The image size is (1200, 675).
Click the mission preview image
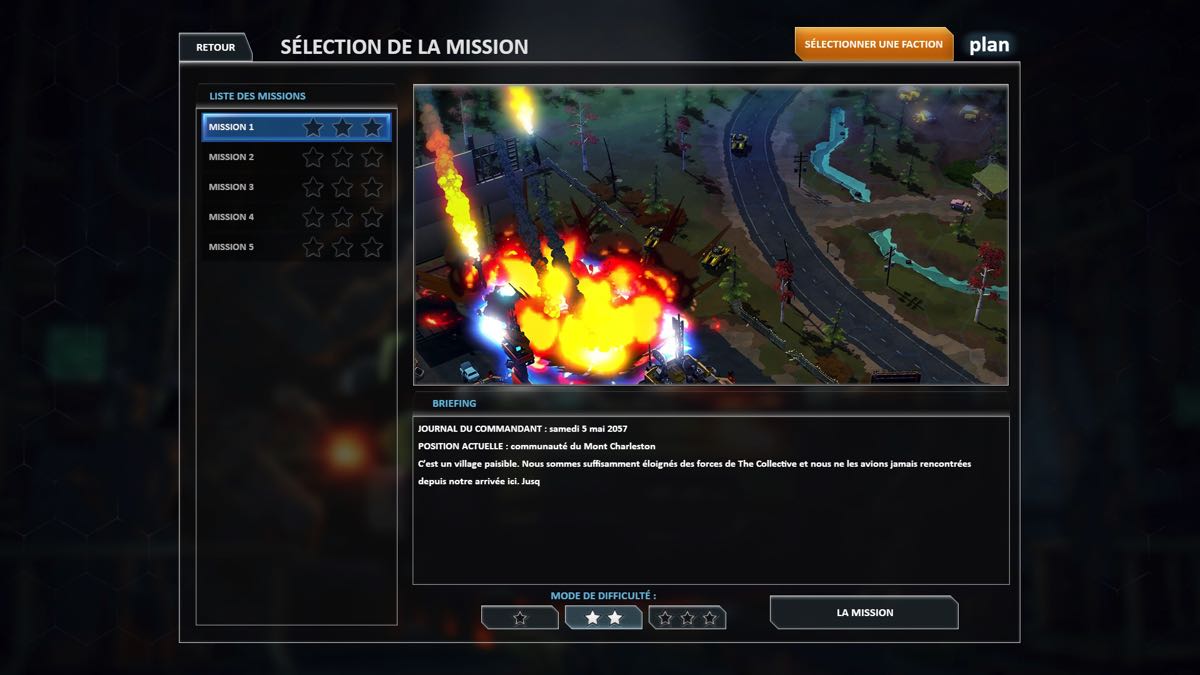pos(710,235)
